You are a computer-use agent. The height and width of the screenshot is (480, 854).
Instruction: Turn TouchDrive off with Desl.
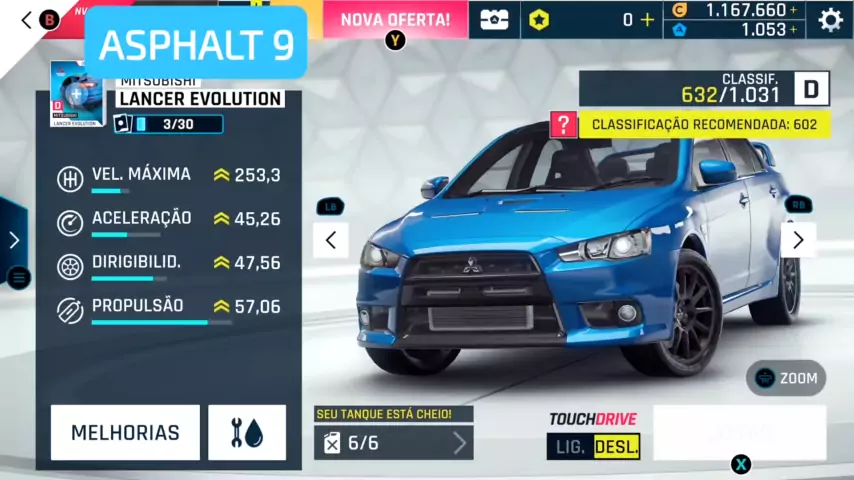coord(616,446)
